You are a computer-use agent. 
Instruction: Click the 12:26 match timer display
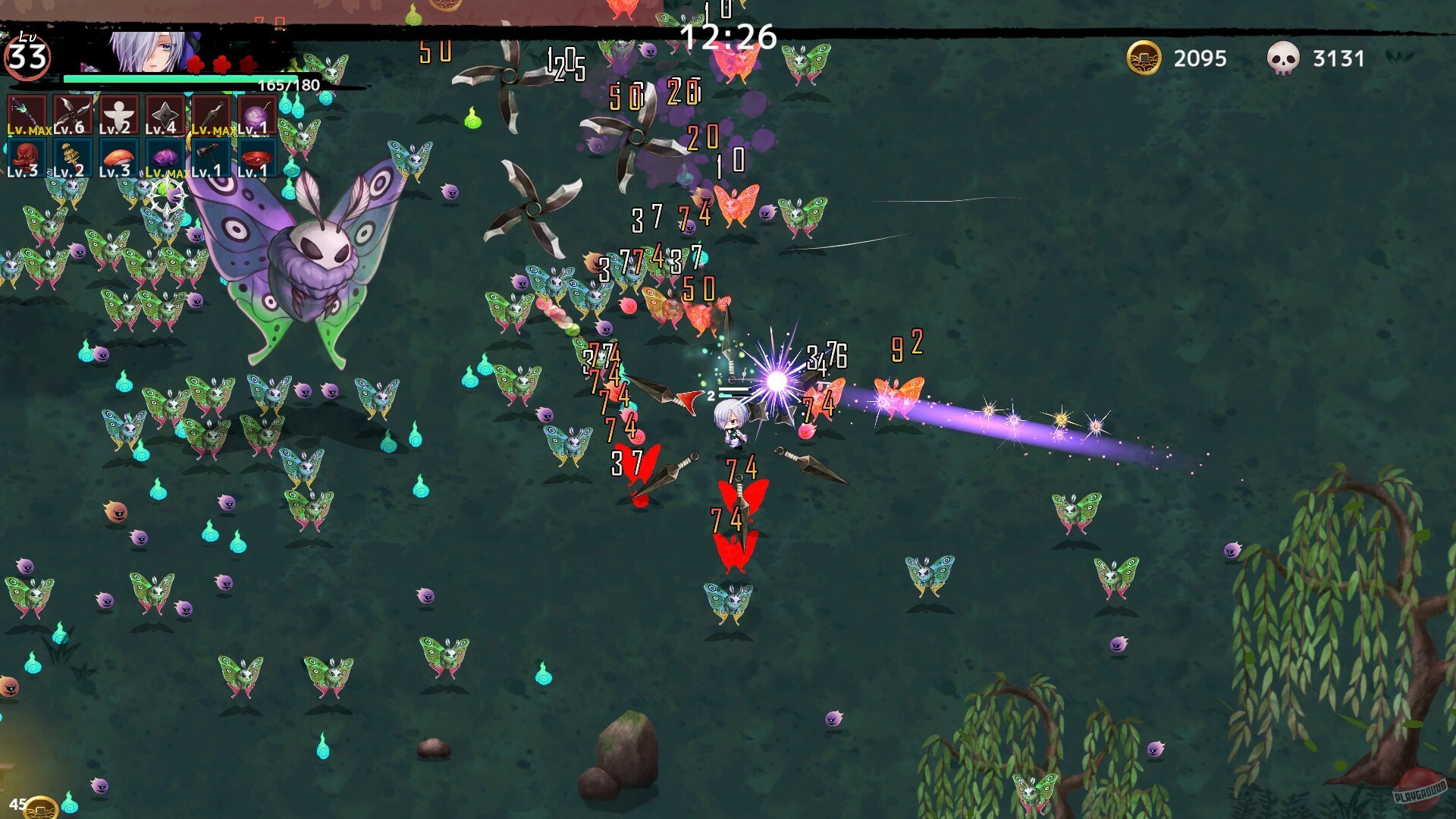(x=728, y=34)
